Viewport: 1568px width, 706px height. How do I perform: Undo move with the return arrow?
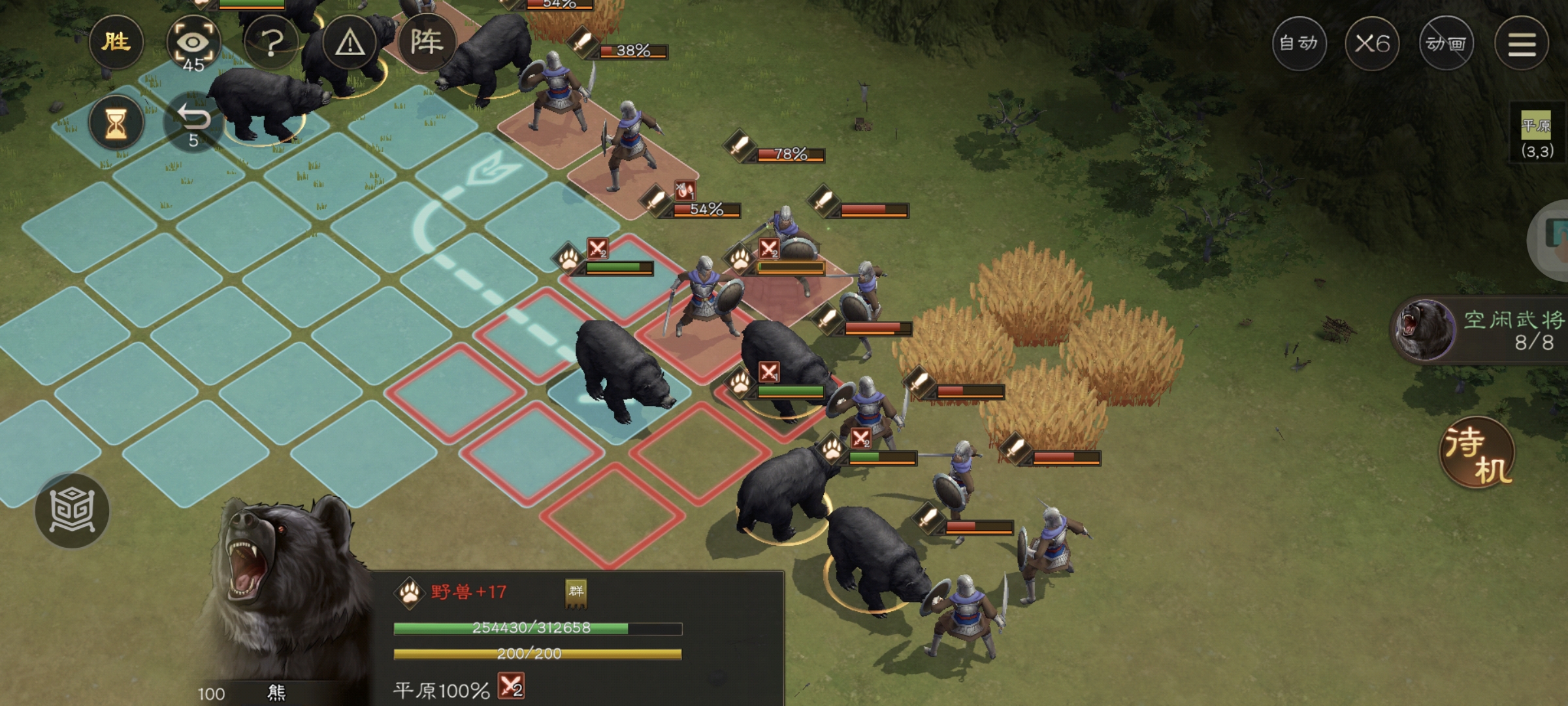pyautogui.click(x=193, y=123)
